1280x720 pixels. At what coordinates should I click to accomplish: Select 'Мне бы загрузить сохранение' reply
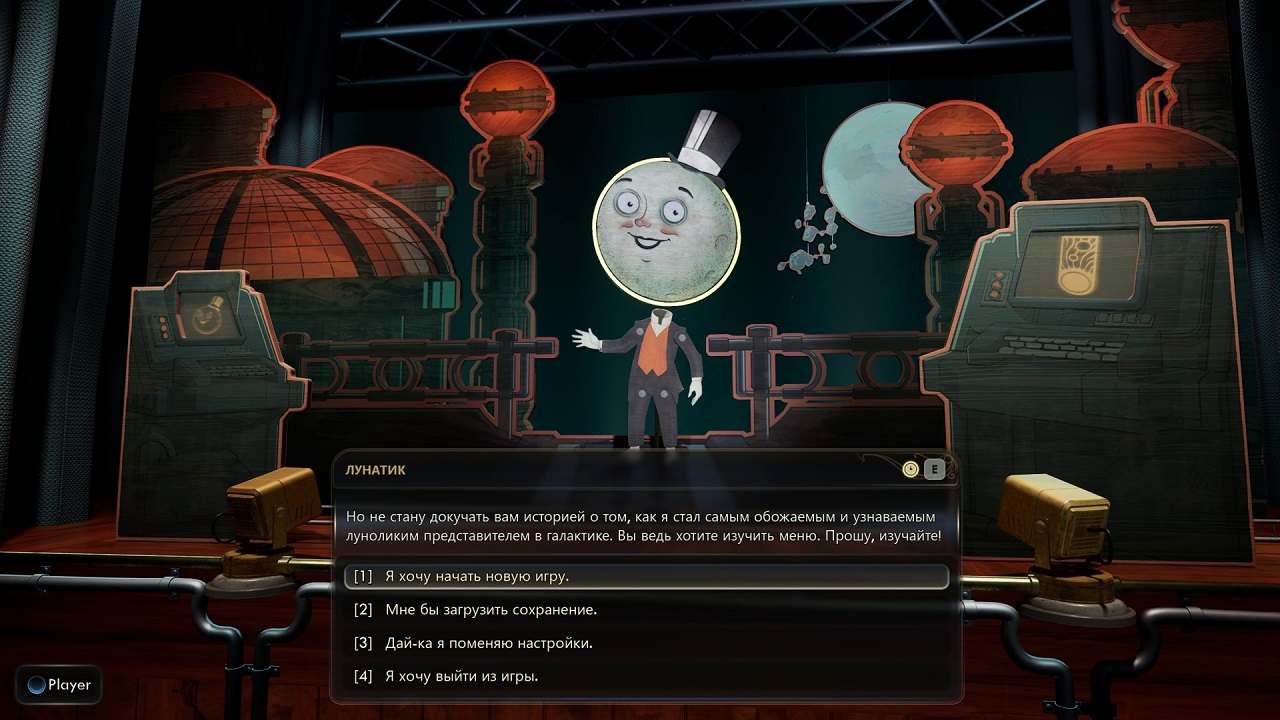click(x=490, y=610)
